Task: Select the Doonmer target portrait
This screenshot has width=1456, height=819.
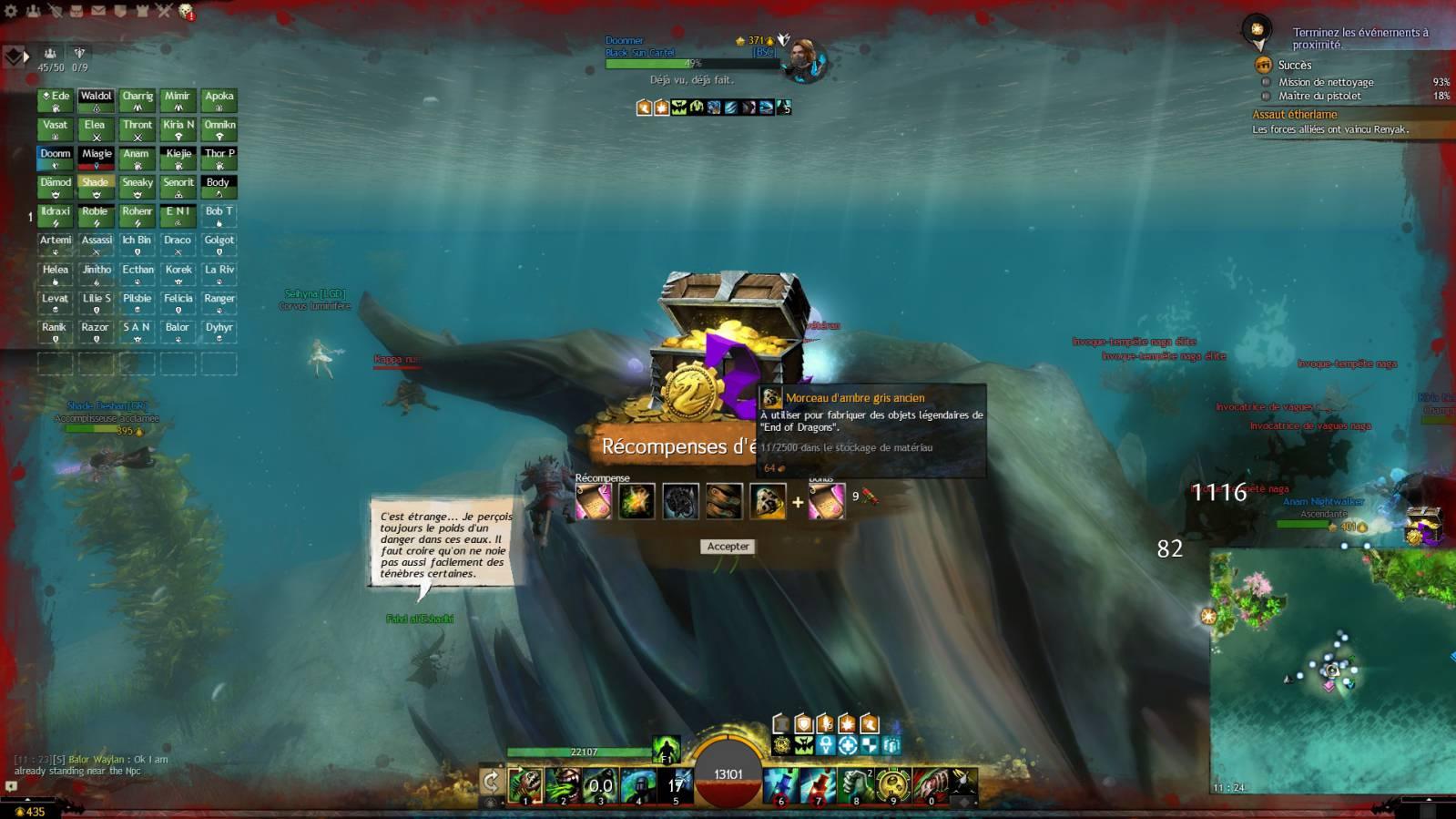Action: coord(803,59)
